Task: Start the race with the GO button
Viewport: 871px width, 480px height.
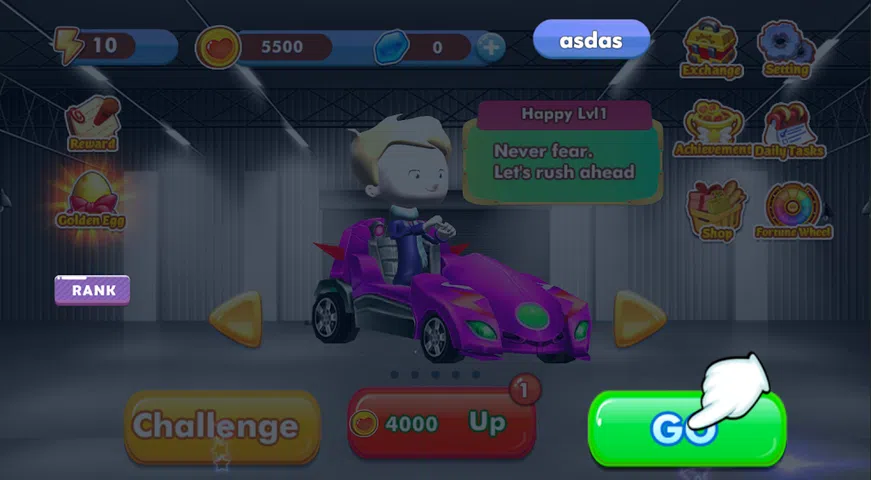Action: (x=686, y=428)
